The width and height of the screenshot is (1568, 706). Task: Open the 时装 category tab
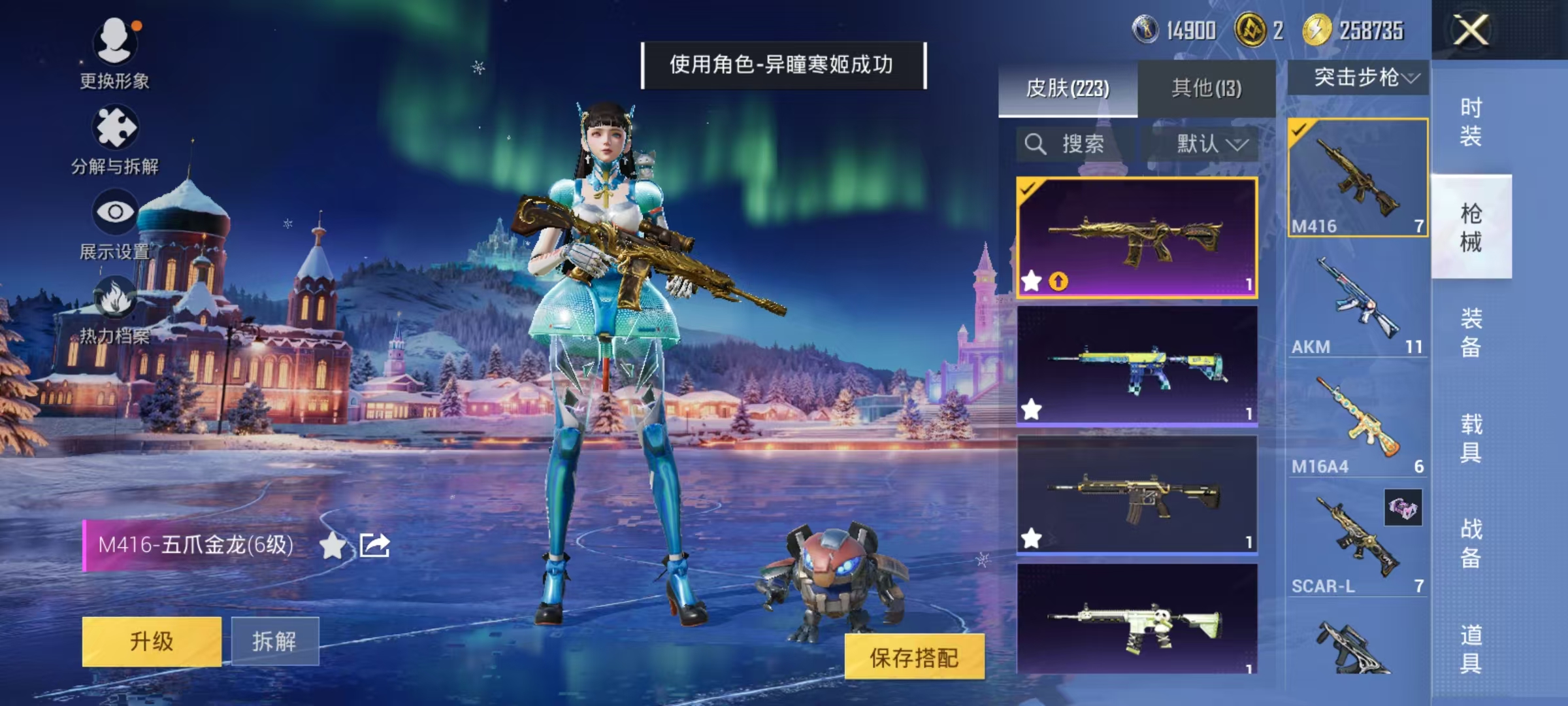coord(1473,121)
